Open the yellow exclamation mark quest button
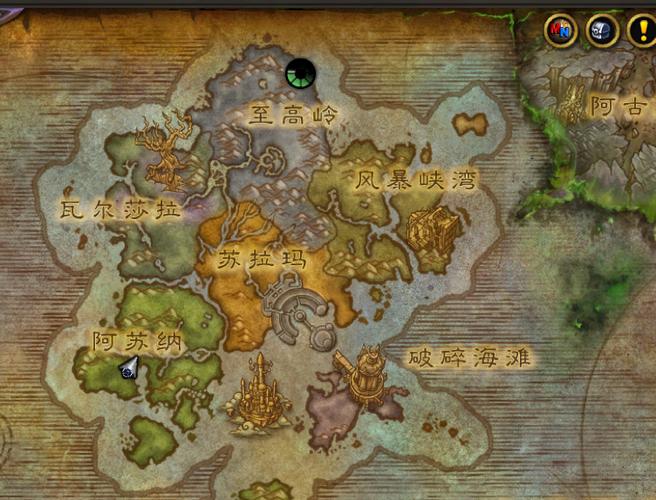Viewport: 656px width, 500px height. click(641, 30)
